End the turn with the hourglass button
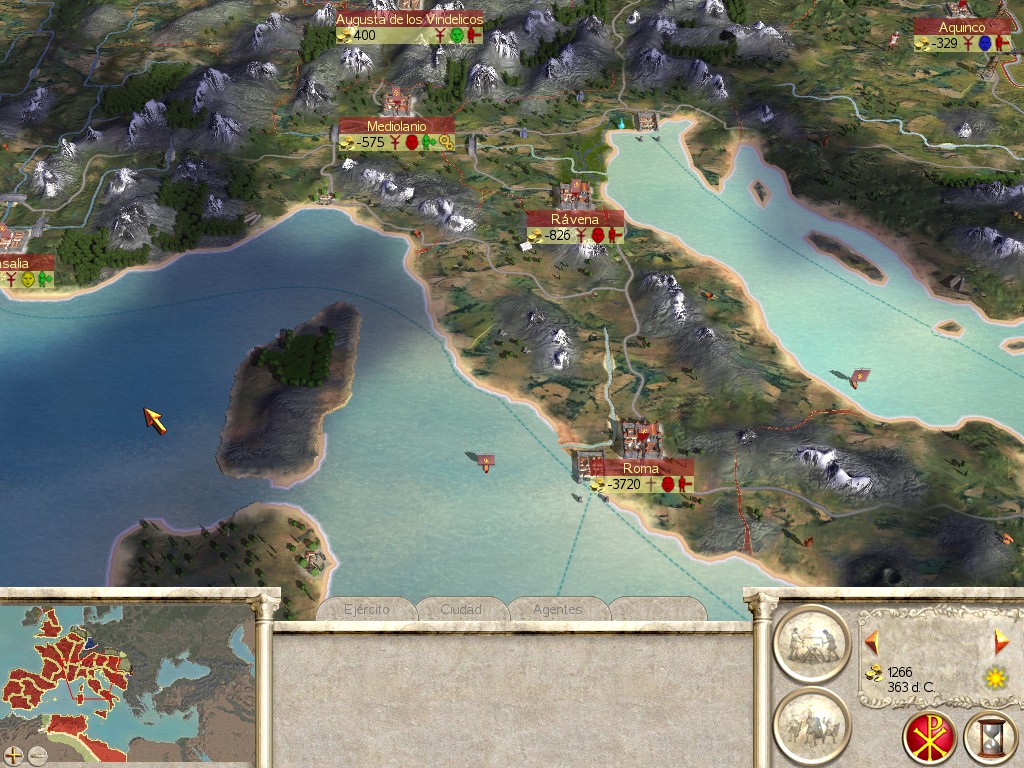The image size is (1024, 768). click(x=989, y=738)
